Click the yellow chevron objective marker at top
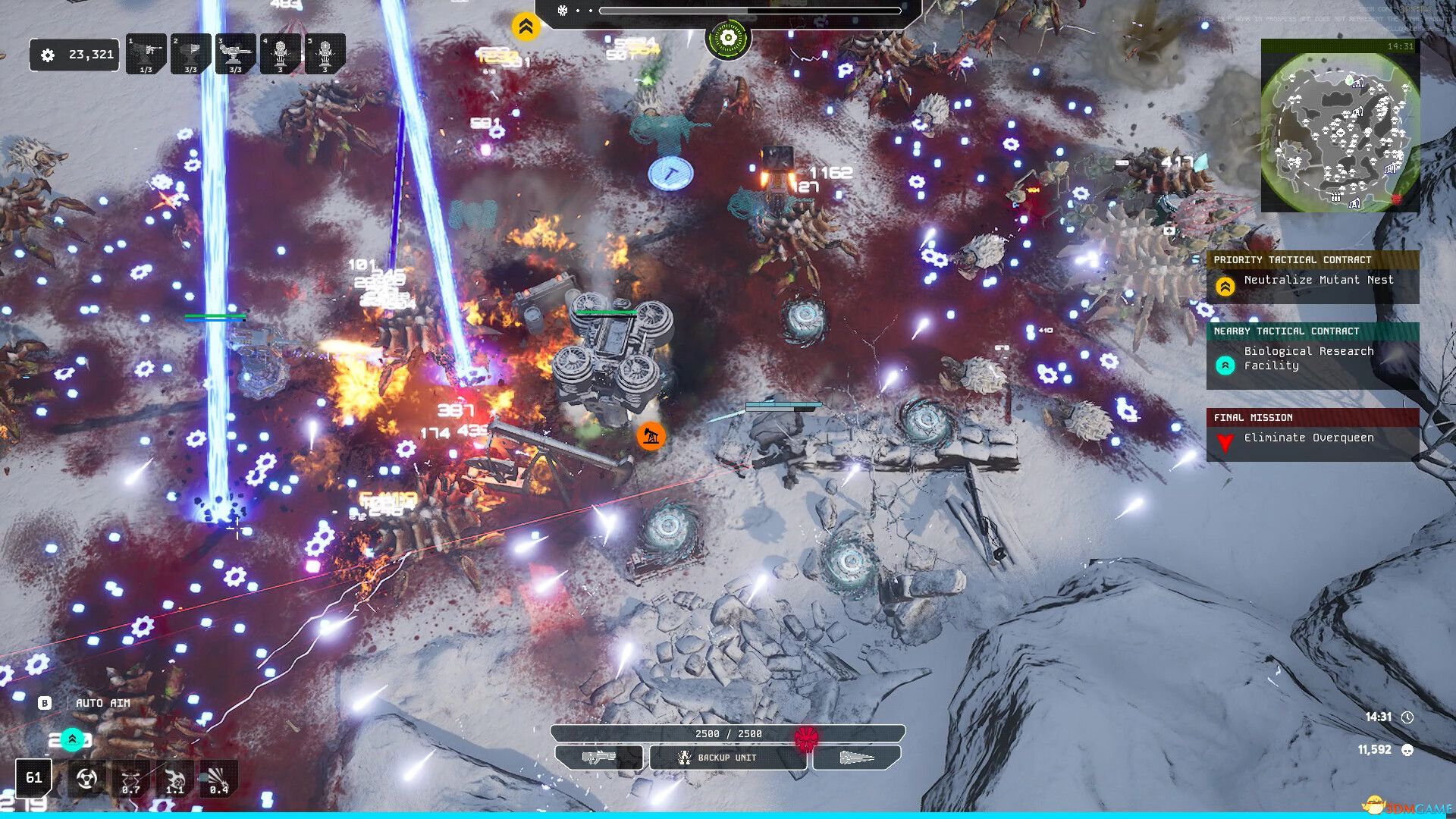Image resolution: width=1456 pixels, height=819 pixels. pyautogui.click(x=525, y=27)
